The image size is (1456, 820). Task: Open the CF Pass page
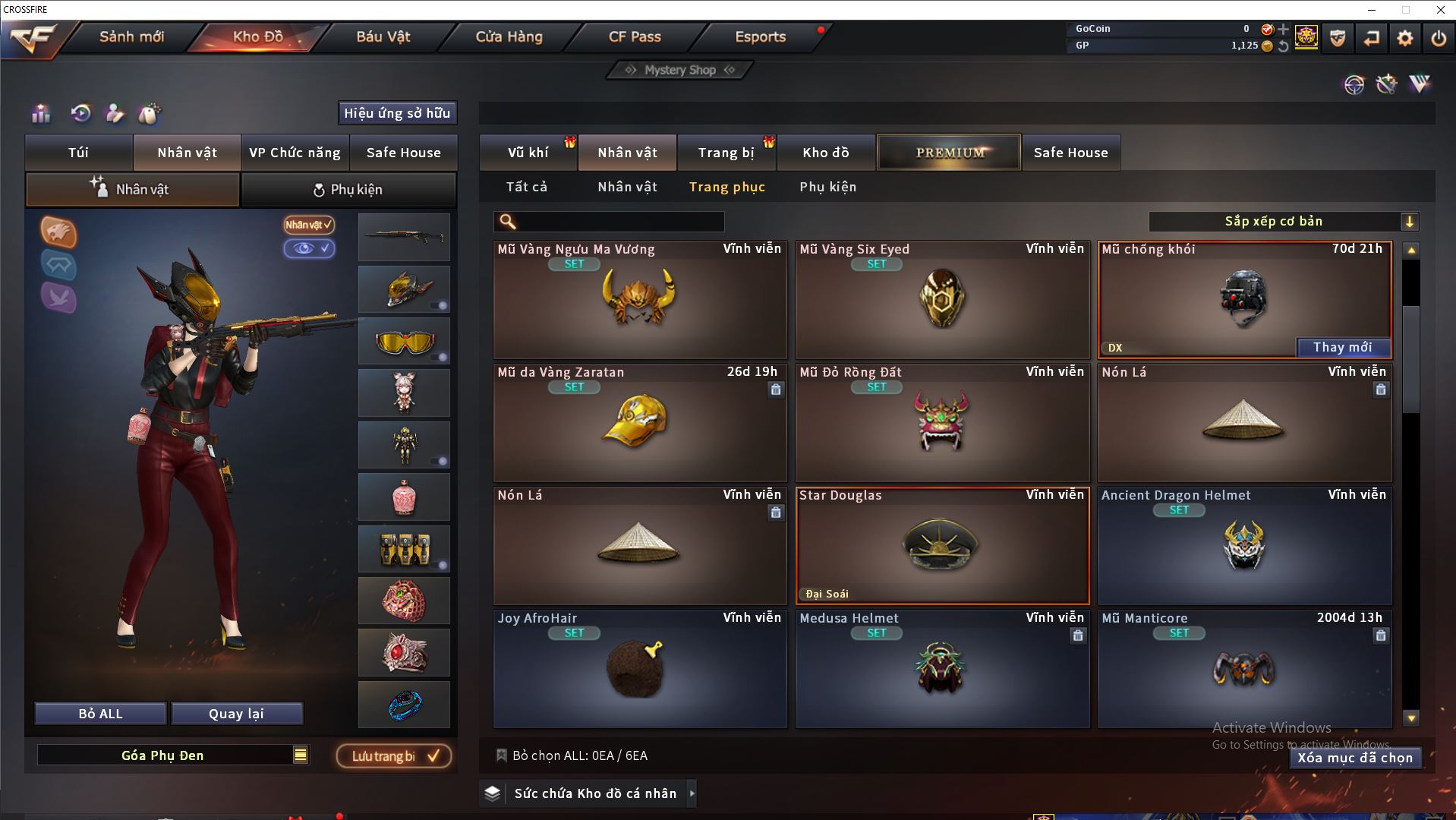(x=635, y=36)
